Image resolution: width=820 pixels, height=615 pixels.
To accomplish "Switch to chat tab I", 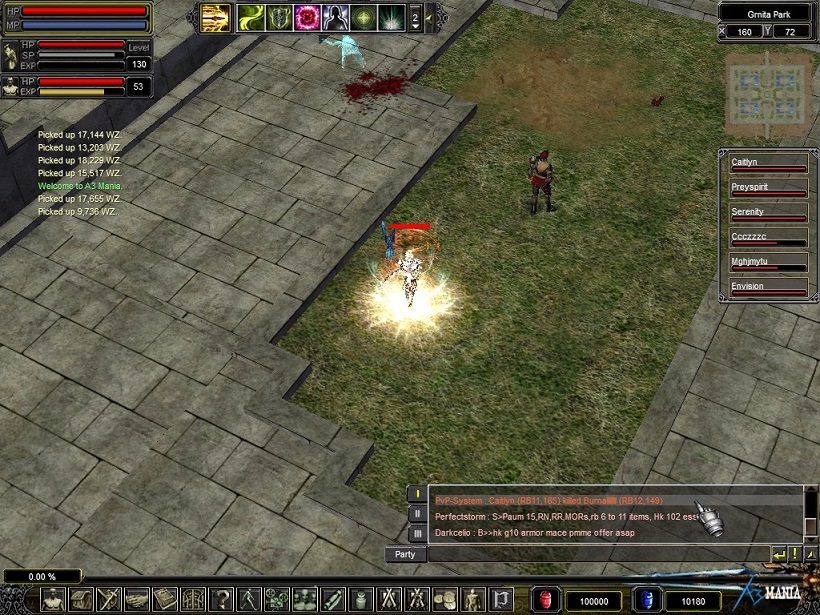I will pos(418,494).
